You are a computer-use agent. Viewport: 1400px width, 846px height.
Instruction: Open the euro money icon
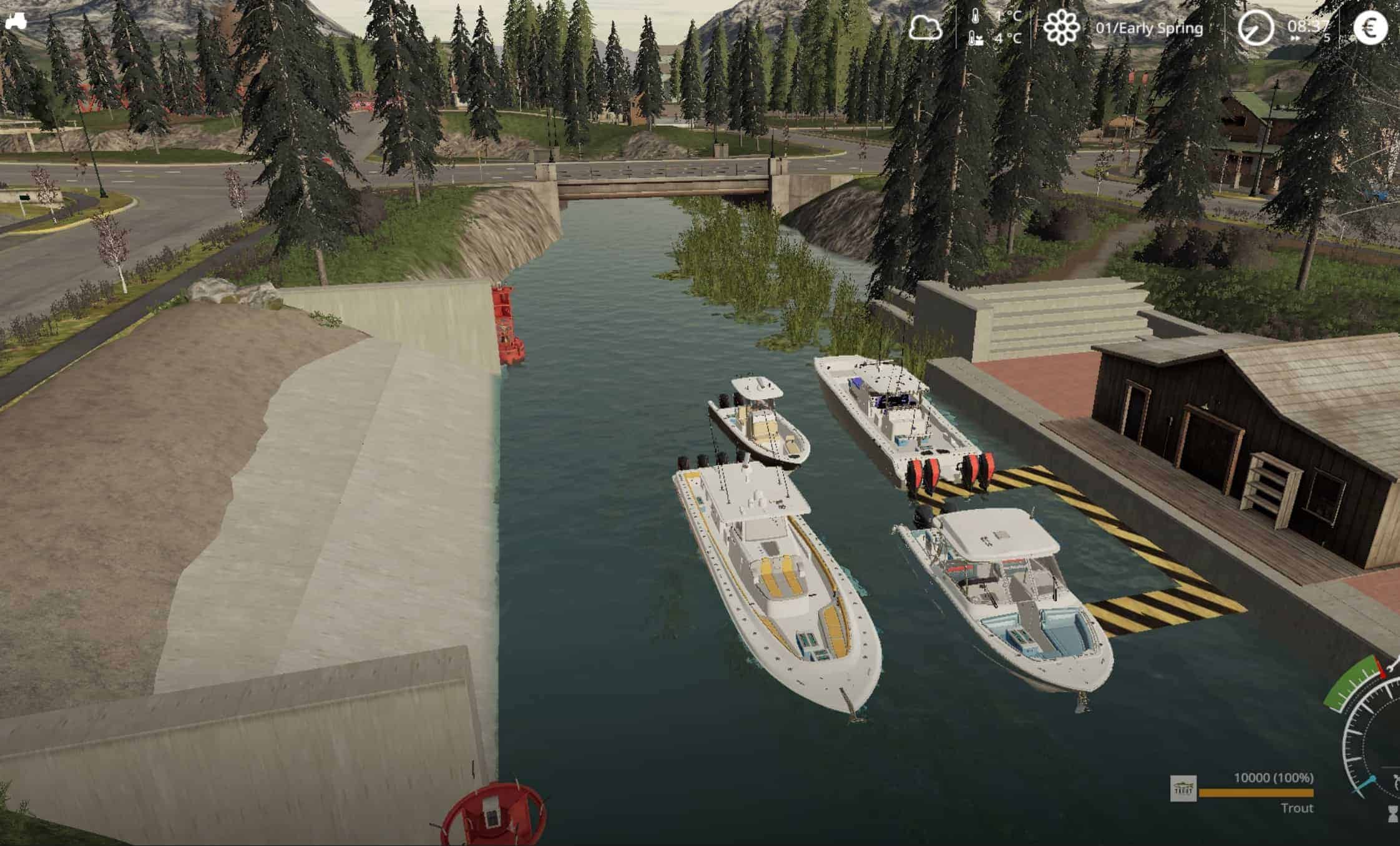1370,28
